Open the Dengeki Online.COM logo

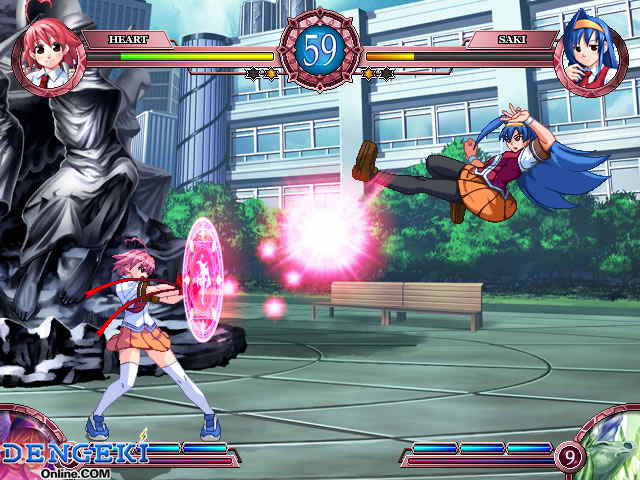[x=75, y=458]
